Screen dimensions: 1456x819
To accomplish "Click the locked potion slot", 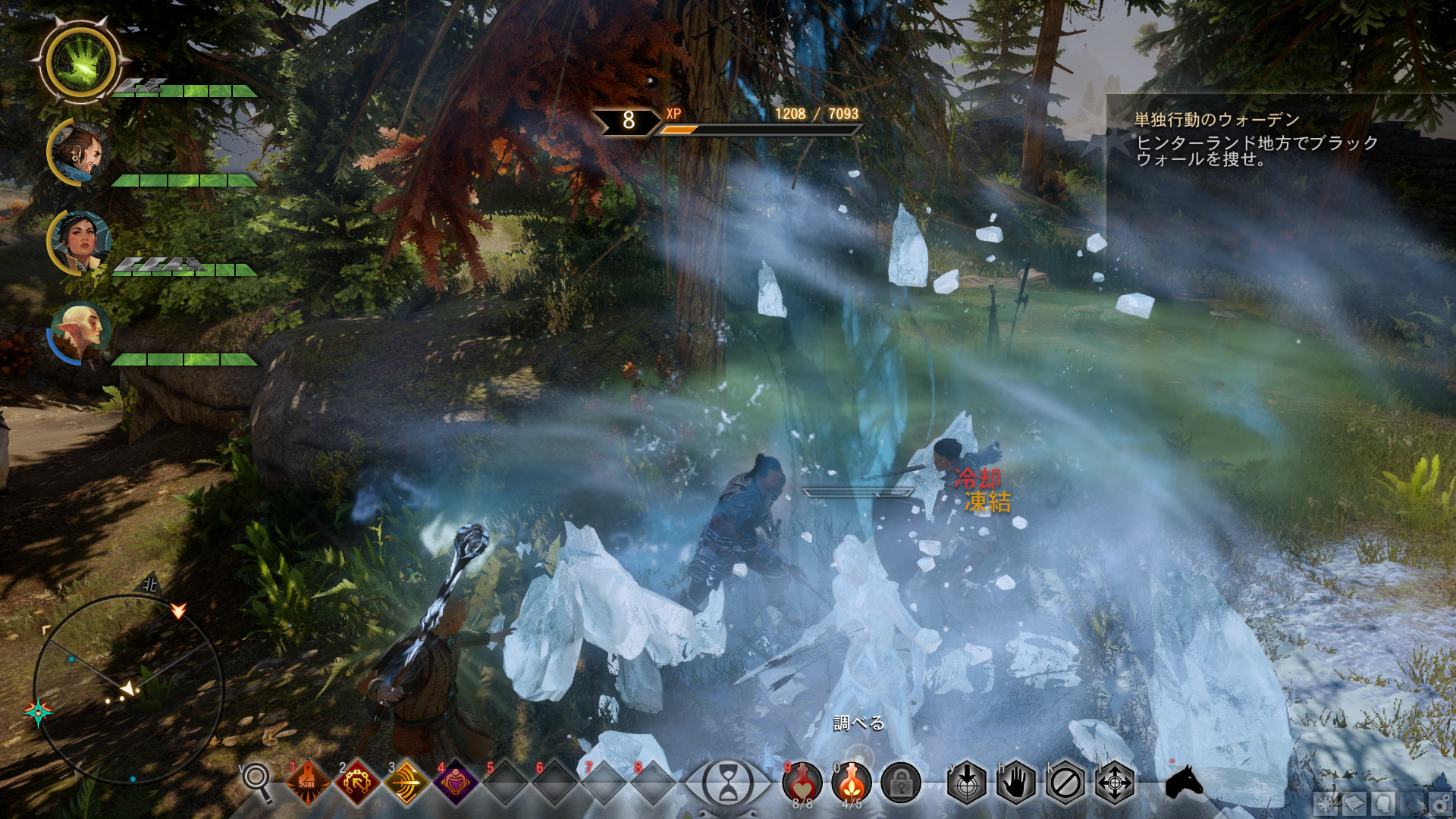I will [x=901, y=783].
